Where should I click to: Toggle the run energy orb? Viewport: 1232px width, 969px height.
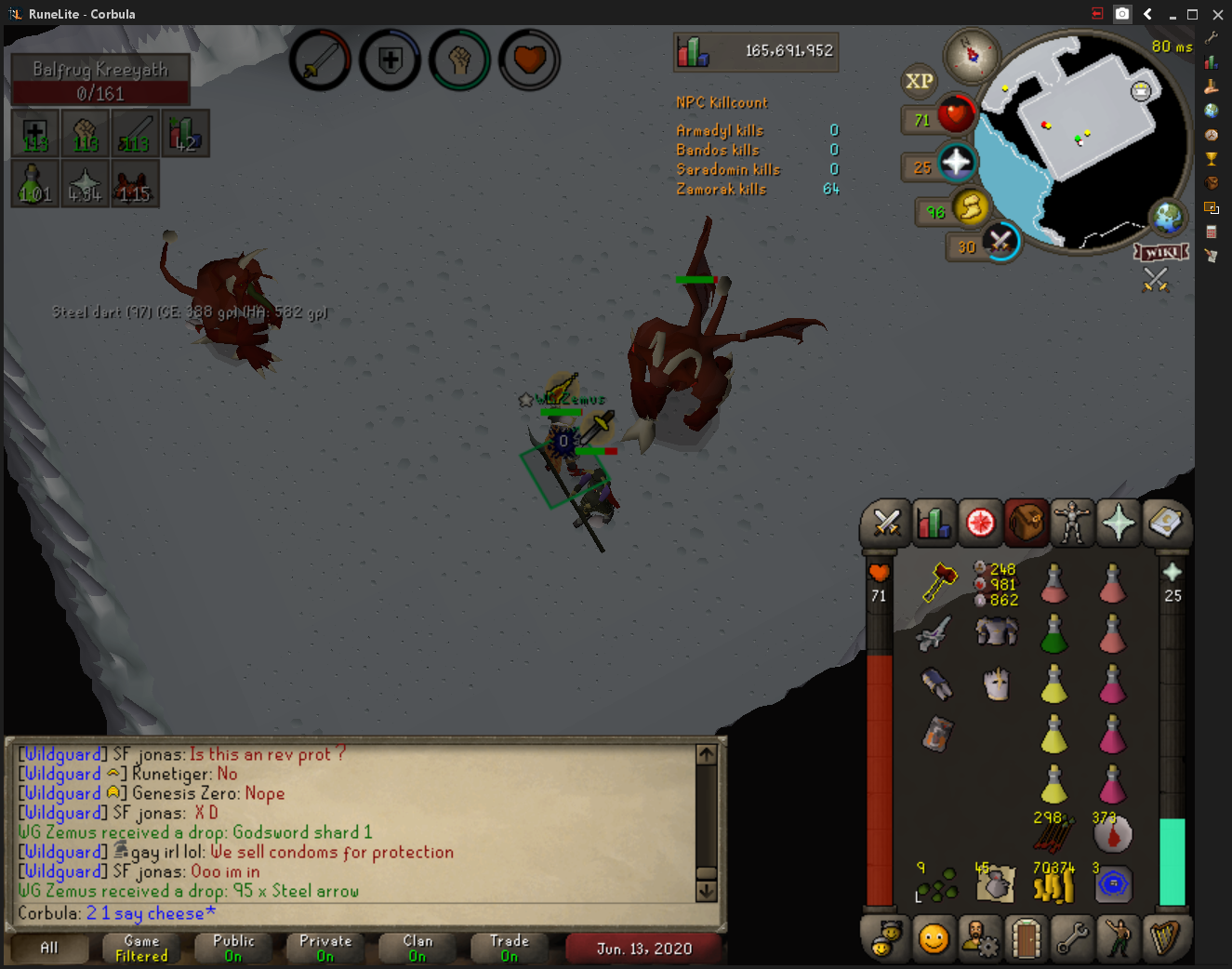point(970,206)
